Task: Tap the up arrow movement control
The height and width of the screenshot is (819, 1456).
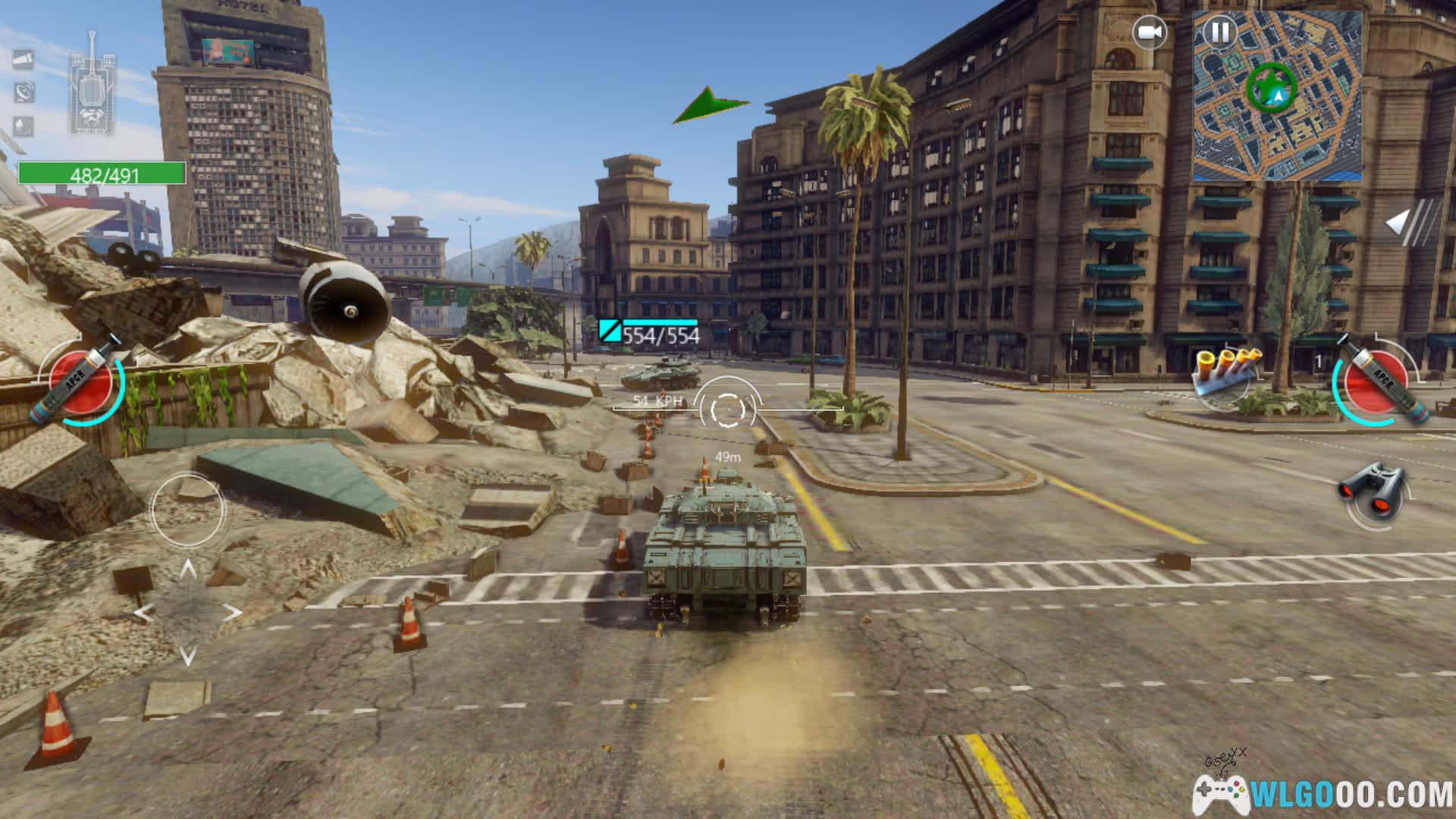Action: [188, 570]
